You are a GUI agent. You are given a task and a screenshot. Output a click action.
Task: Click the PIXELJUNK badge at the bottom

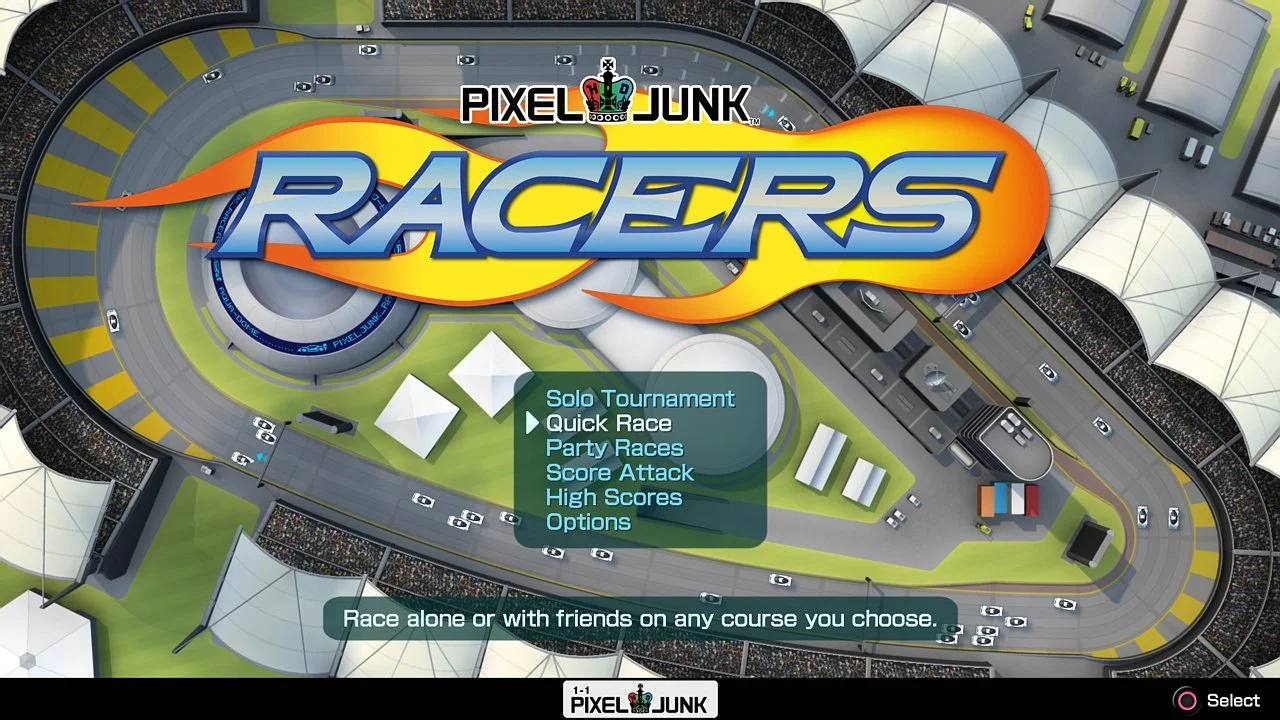tap(640, 699)
